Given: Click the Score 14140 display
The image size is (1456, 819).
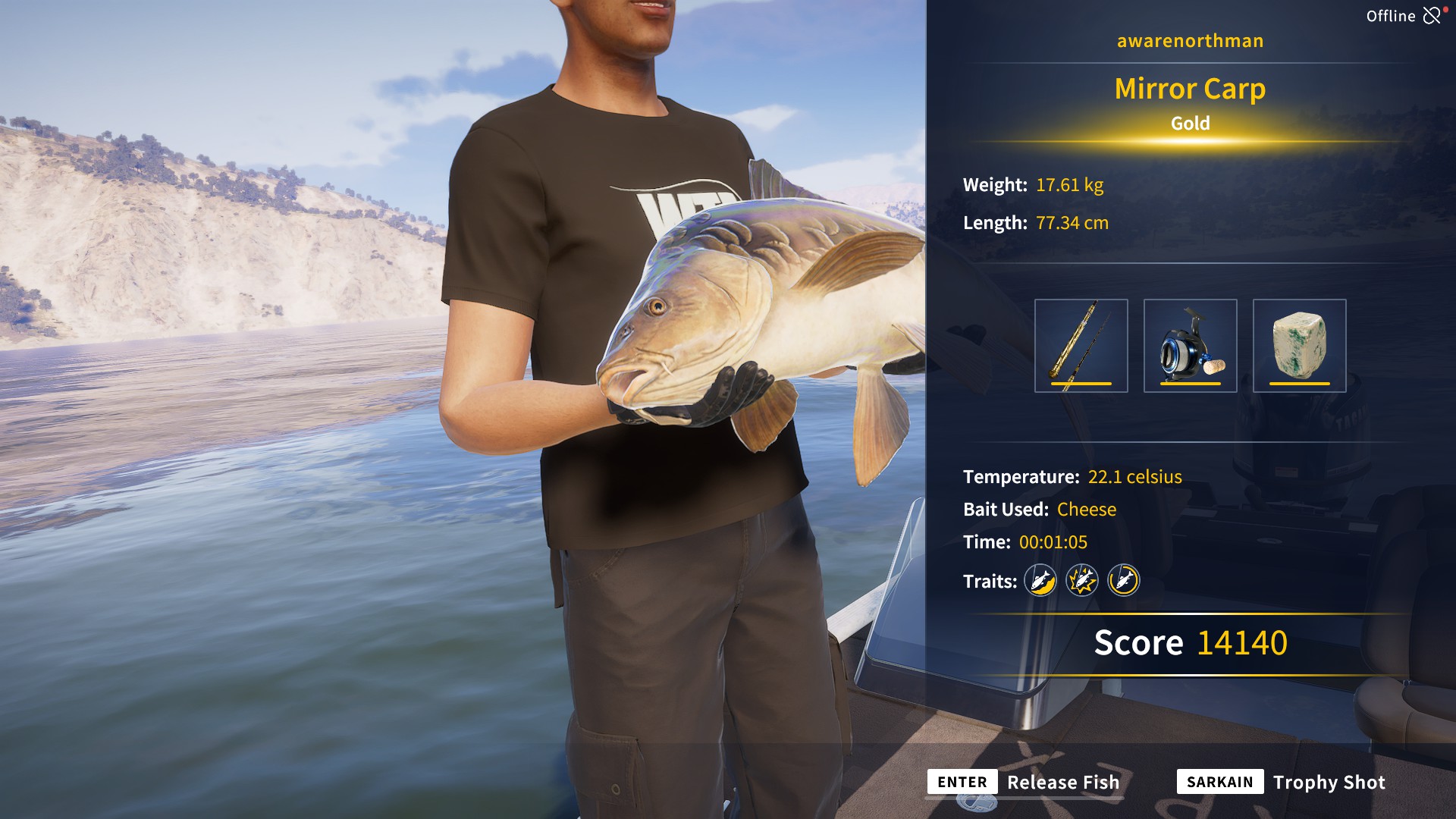Looking at the screenshot, I should pos(1189,642).
